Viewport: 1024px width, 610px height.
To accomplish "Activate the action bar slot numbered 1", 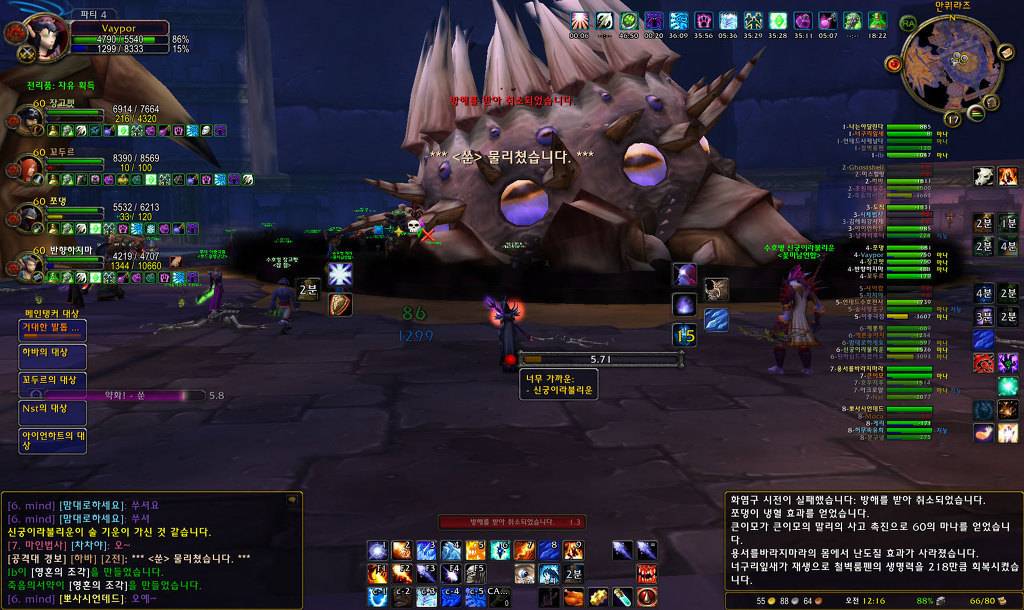I will (378, 550).
